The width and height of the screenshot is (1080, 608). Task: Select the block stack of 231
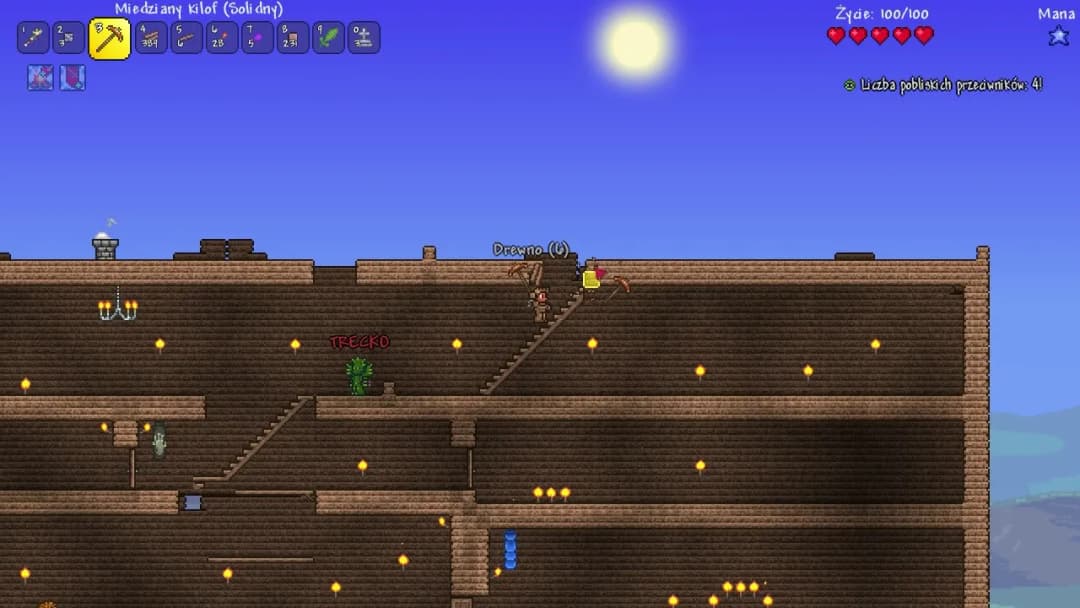pos(293,38)
